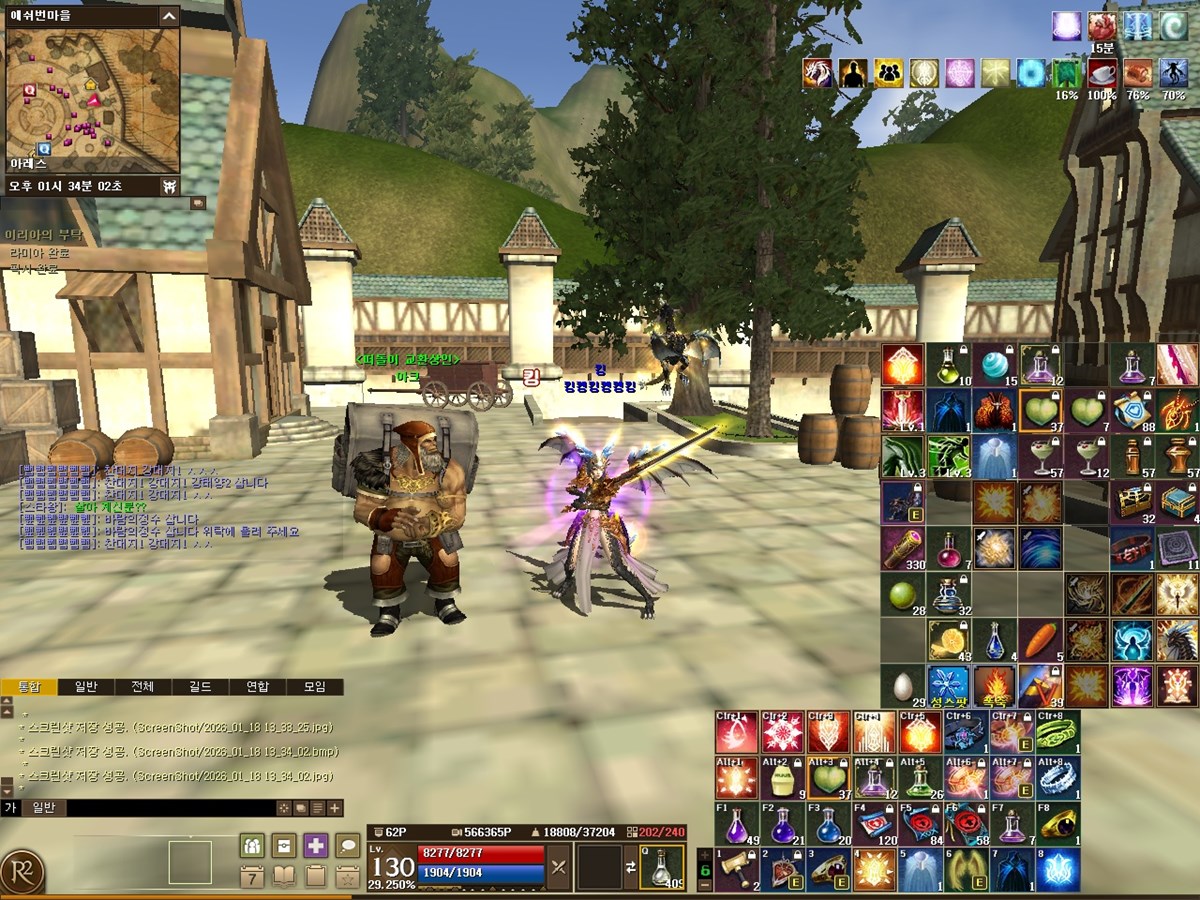This screenshot has height=900, width=1200.
Task: Open the 연합 chat tab
Action: tap(257, 687)
